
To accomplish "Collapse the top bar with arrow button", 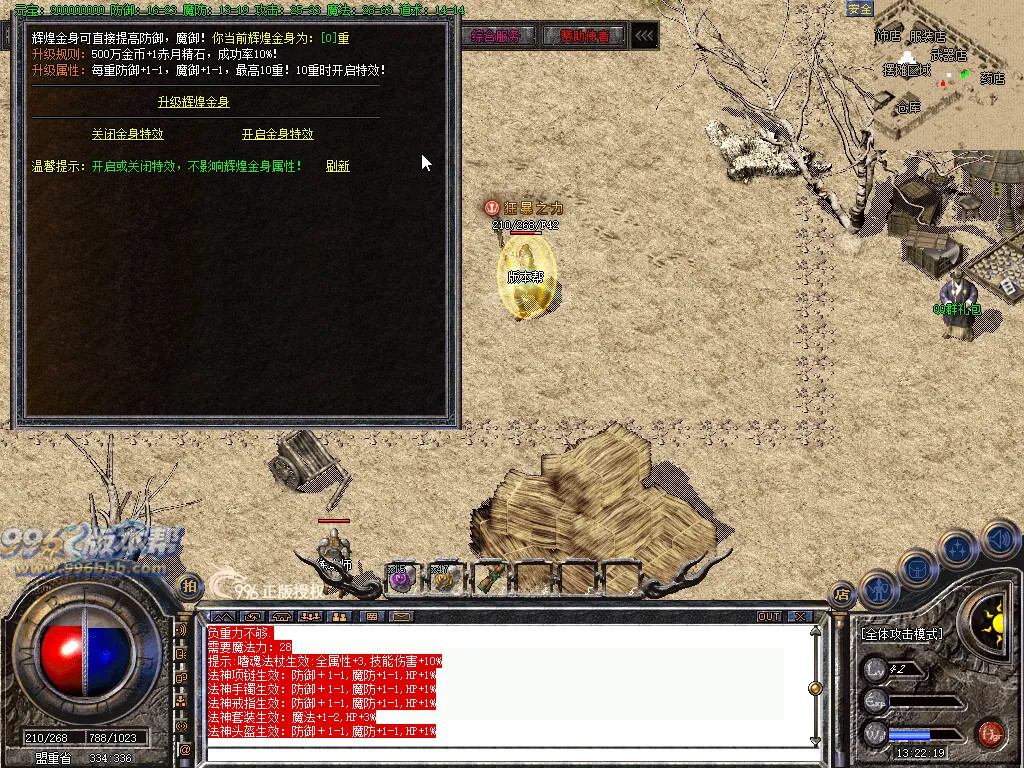I will pyautogui.click(x=645, y=37).
